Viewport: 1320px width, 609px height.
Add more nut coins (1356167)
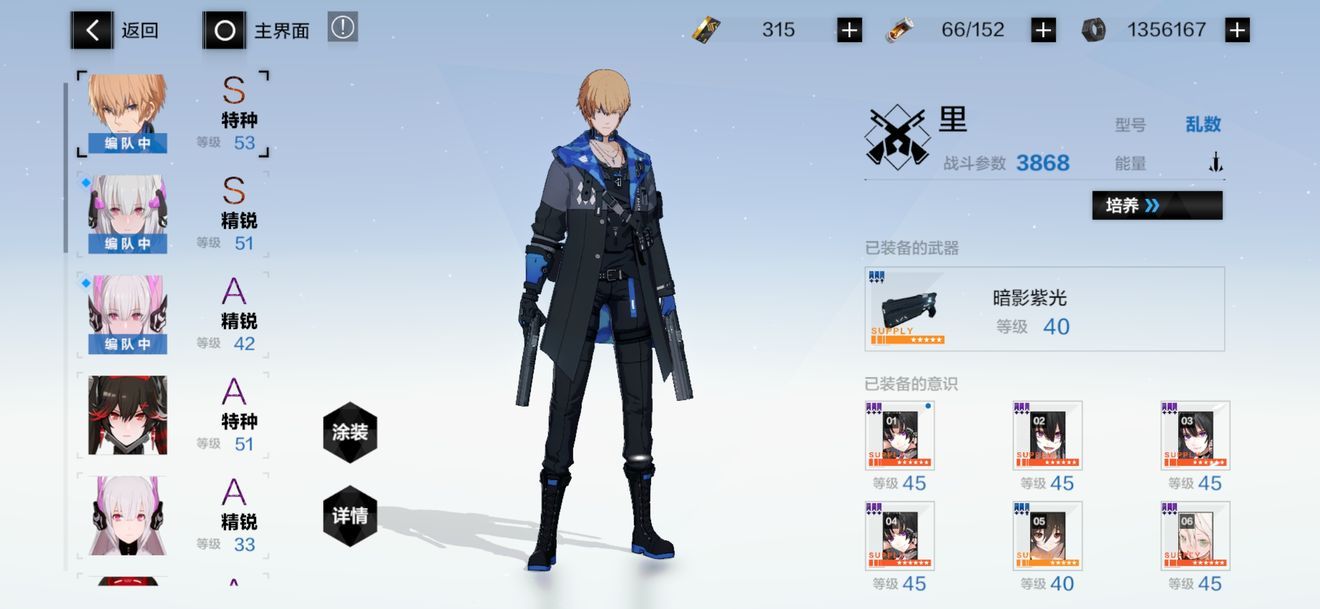(1237, 30)
